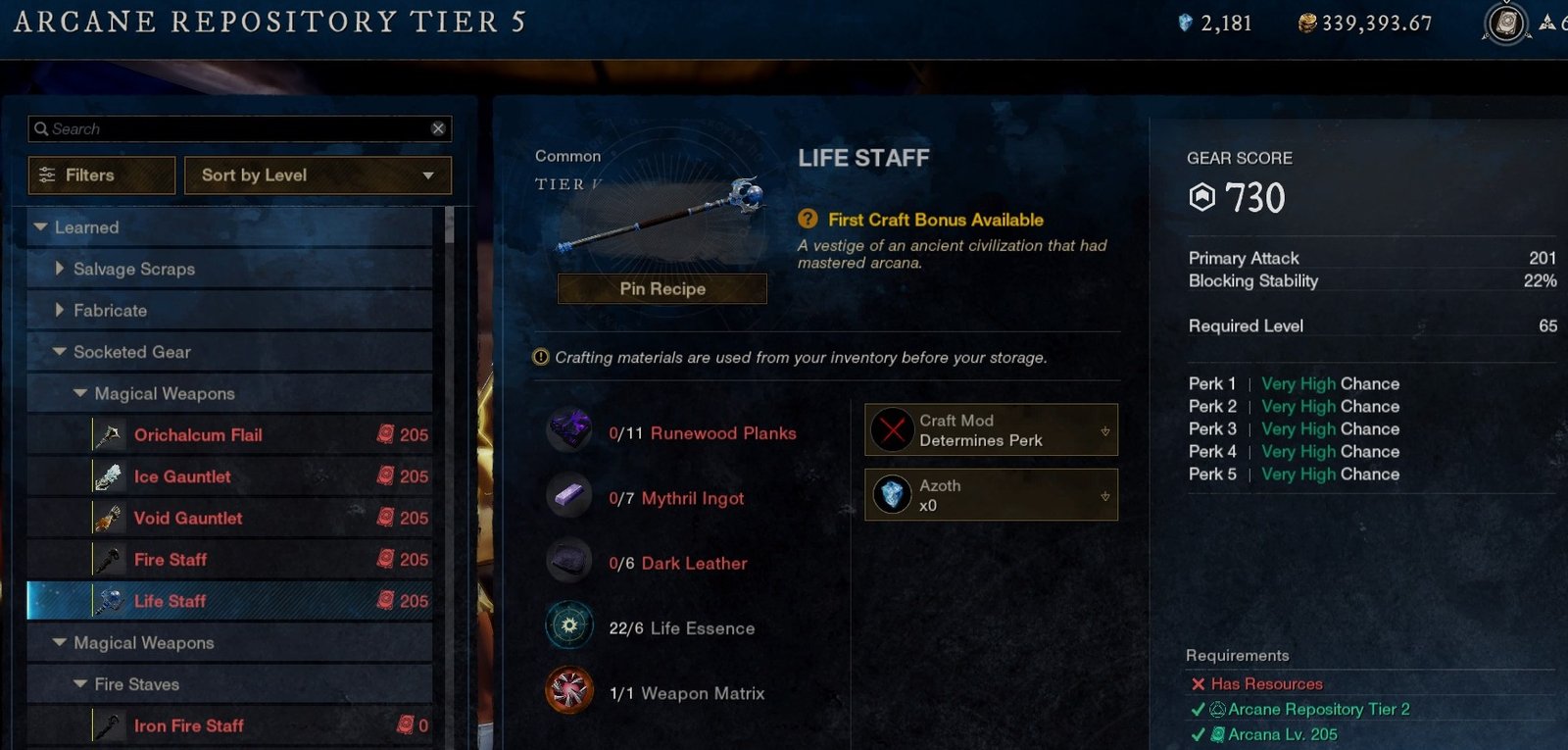Click the Weapon Matrix material icon

(x=569, y=690)
